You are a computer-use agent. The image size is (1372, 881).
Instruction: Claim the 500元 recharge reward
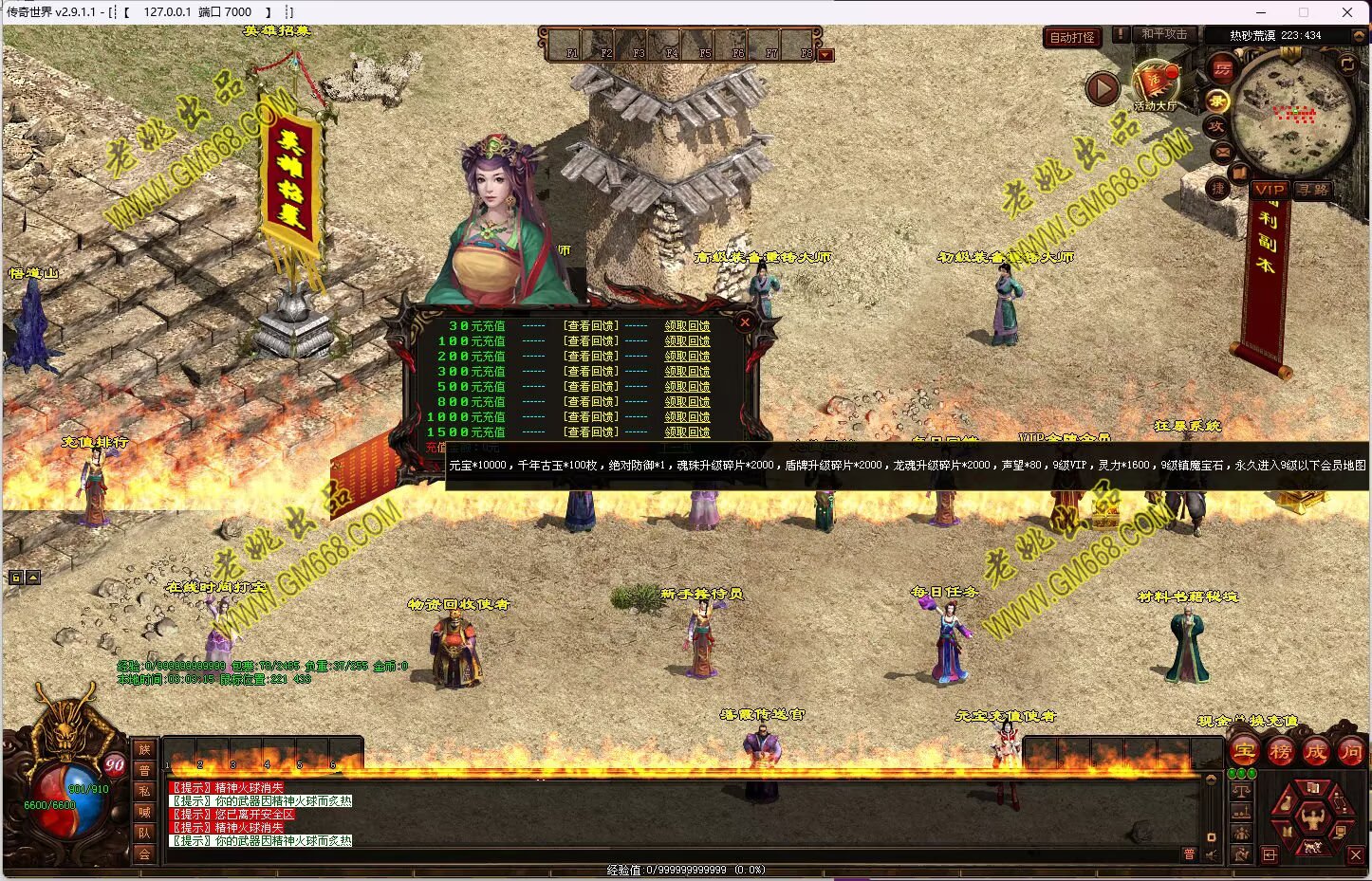click(687, 387)
